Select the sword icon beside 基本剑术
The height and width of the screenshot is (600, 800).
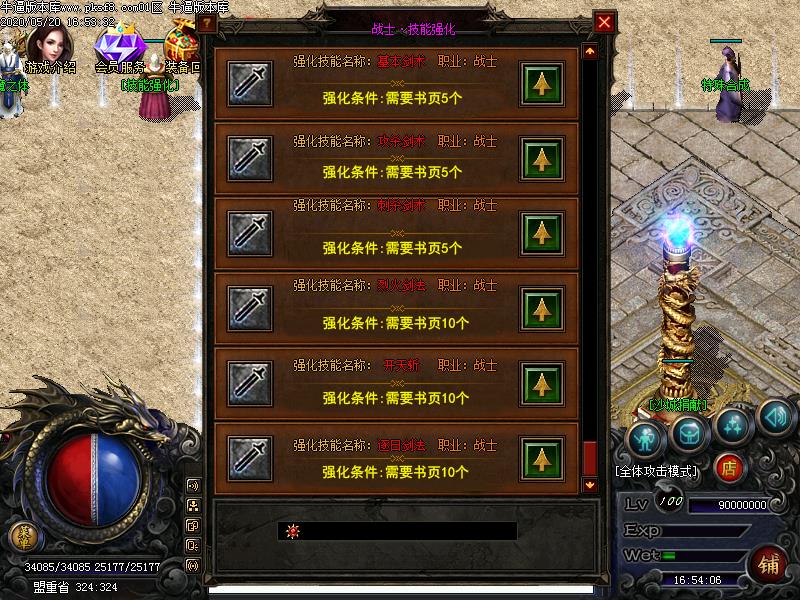[x=250, y=84]
